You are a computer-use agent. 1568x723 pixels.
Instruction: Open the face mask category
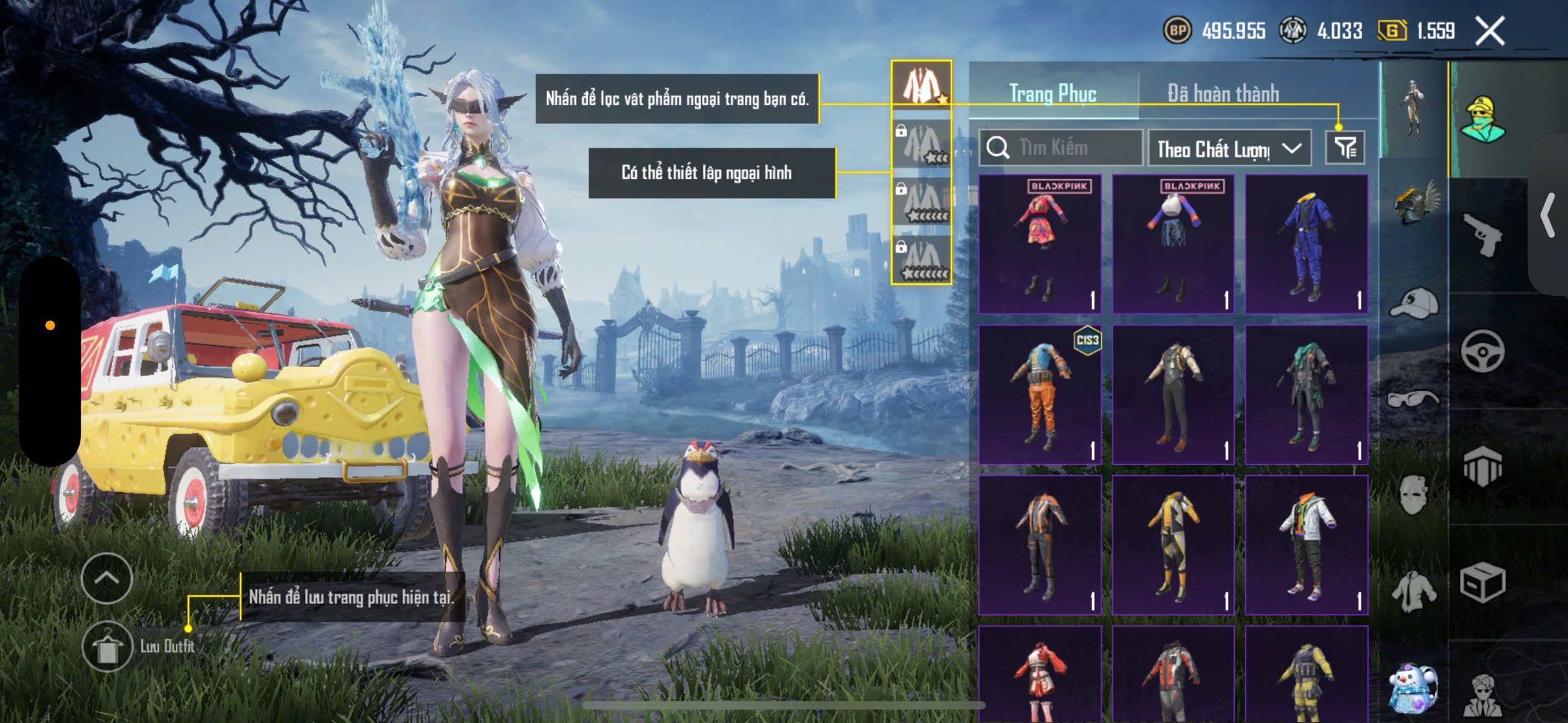click(1414, 495)
